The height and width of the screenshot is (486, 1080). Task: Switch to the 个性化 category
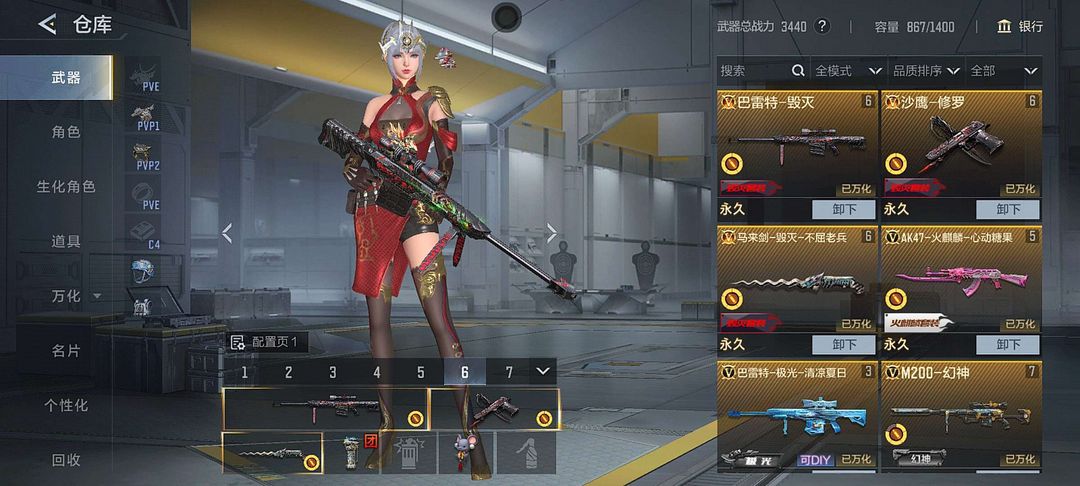(x=66, y=405)
